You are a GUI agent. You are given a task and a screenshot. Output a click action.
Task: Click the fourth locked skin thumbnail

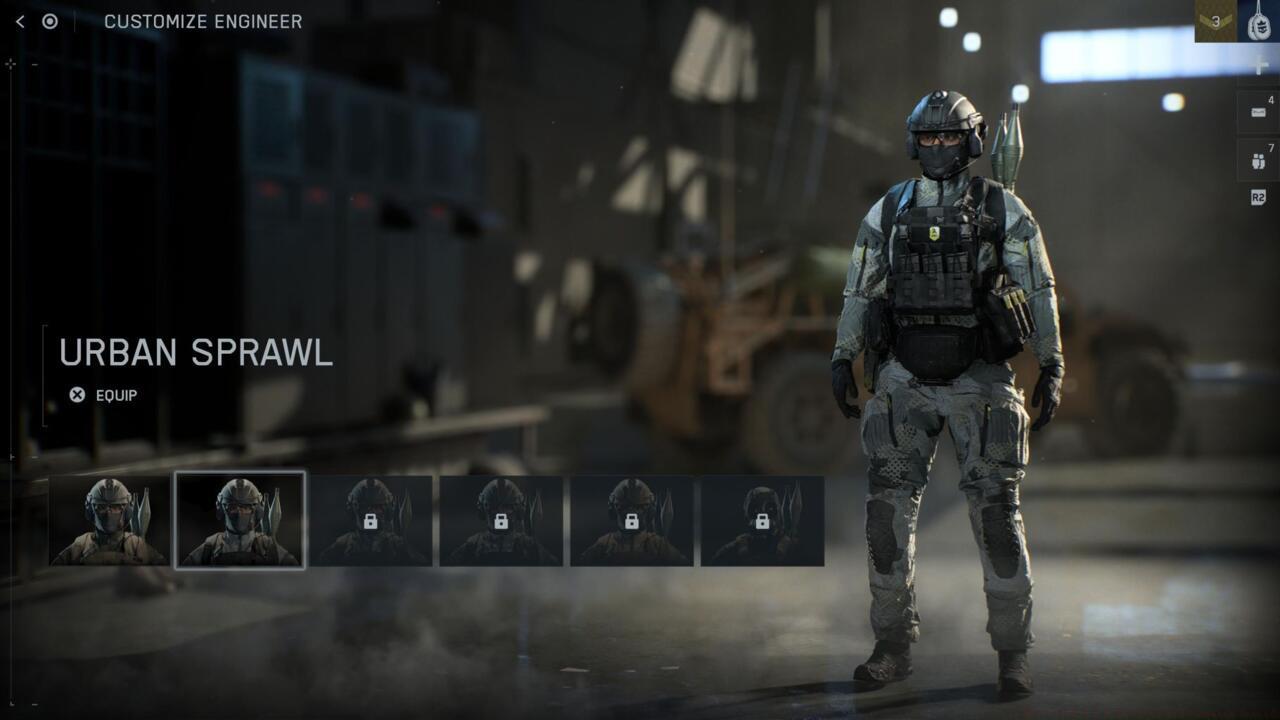click(501, 521)
